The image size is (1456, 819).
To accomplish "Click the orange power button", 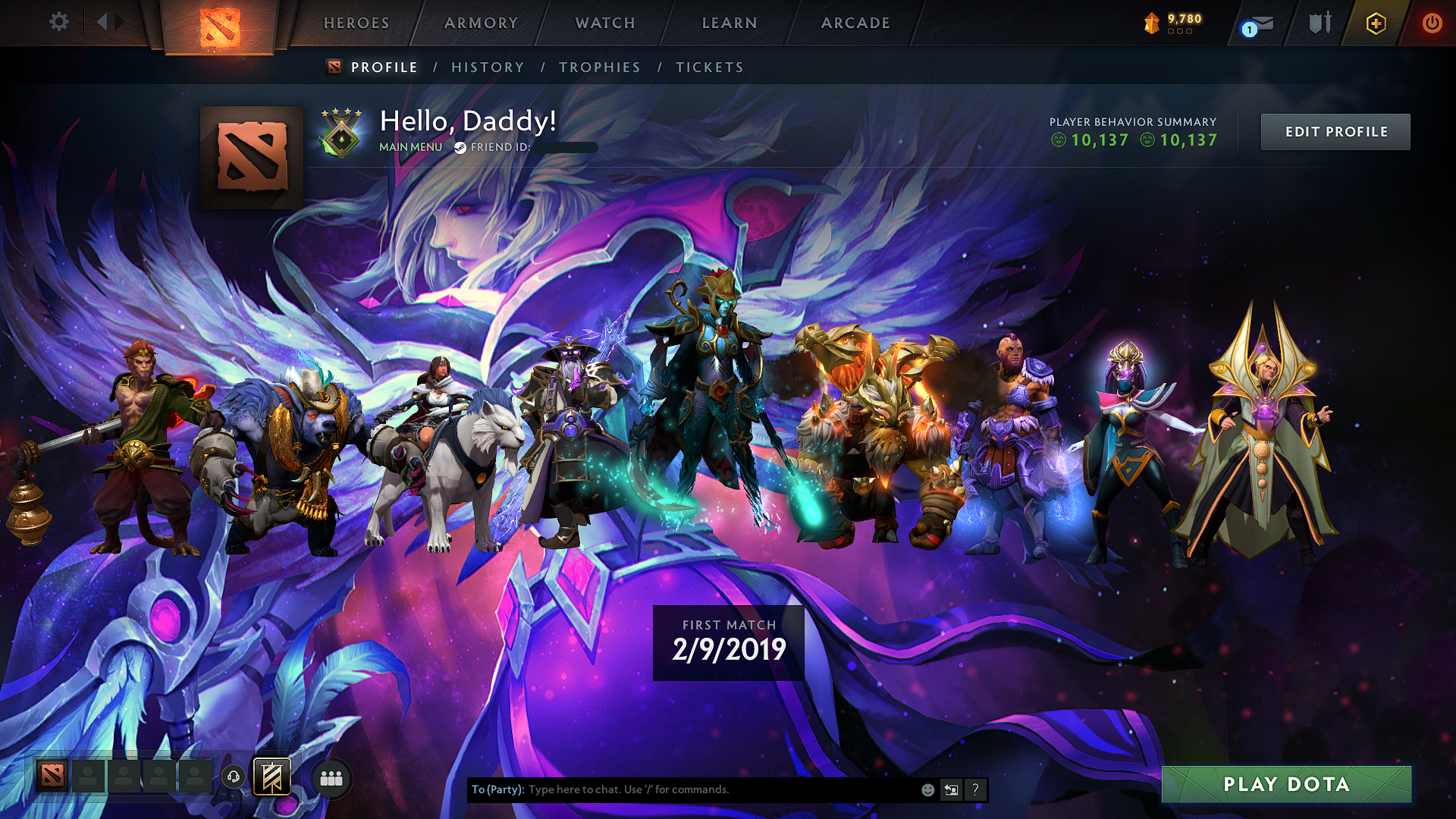I will click(1432, 23).
